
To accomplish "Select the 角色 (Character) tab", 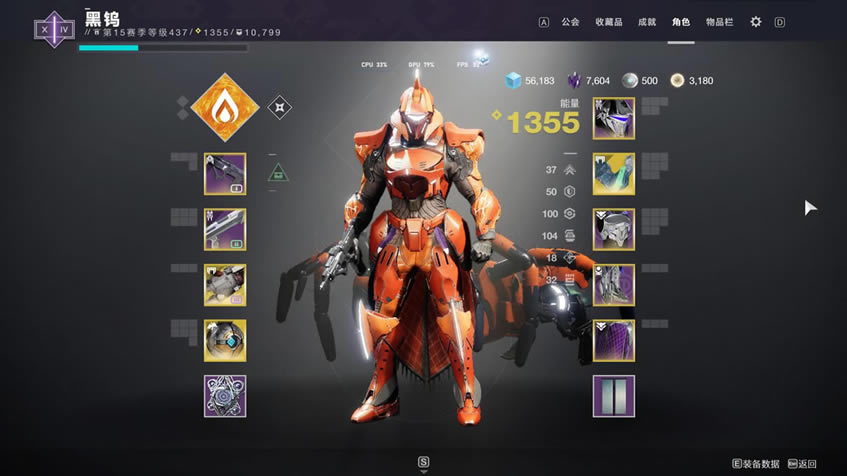I will [x=681, y=22].
